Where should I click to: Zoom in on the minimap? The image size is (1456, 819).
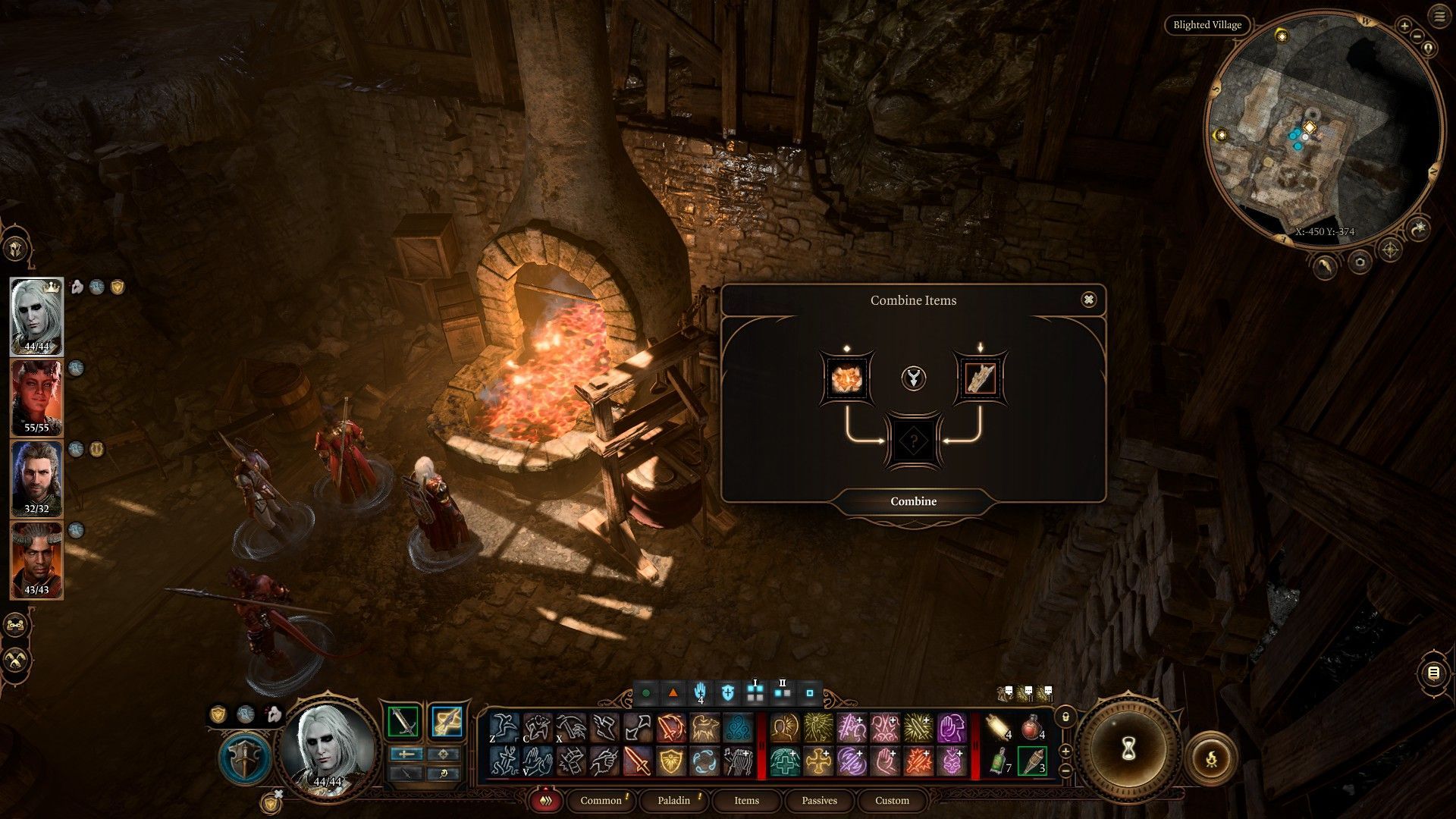pos(1404,27)
